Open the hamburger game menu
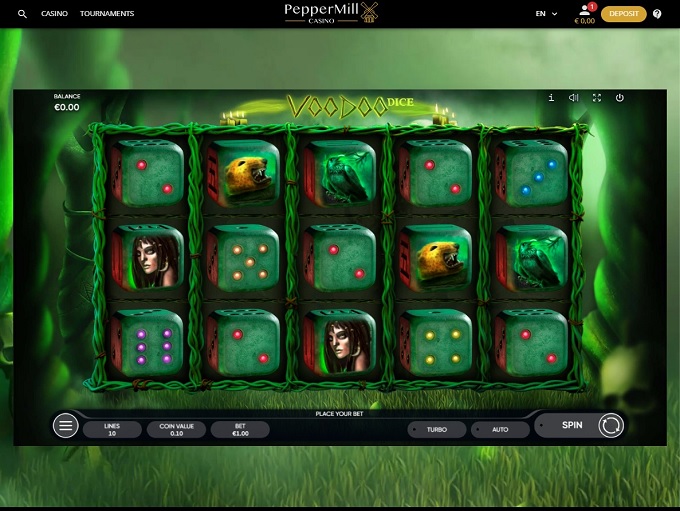680x511 pixels. pyautogui.click(x=66, y=426)
